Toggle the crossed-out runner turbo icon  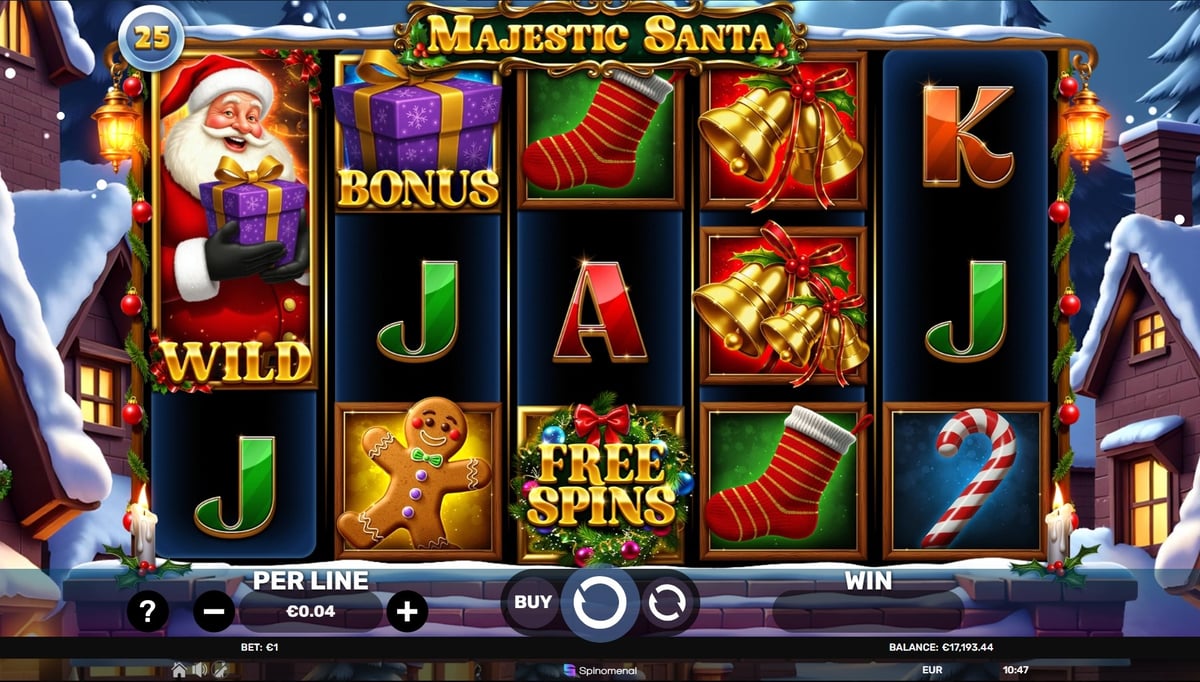click(218, 669)
